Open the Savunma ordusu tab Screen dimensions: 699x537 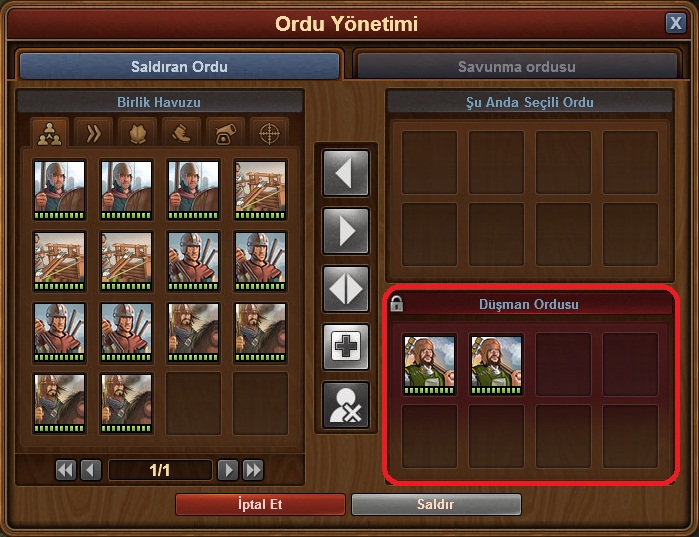click(x=517, y=67)
